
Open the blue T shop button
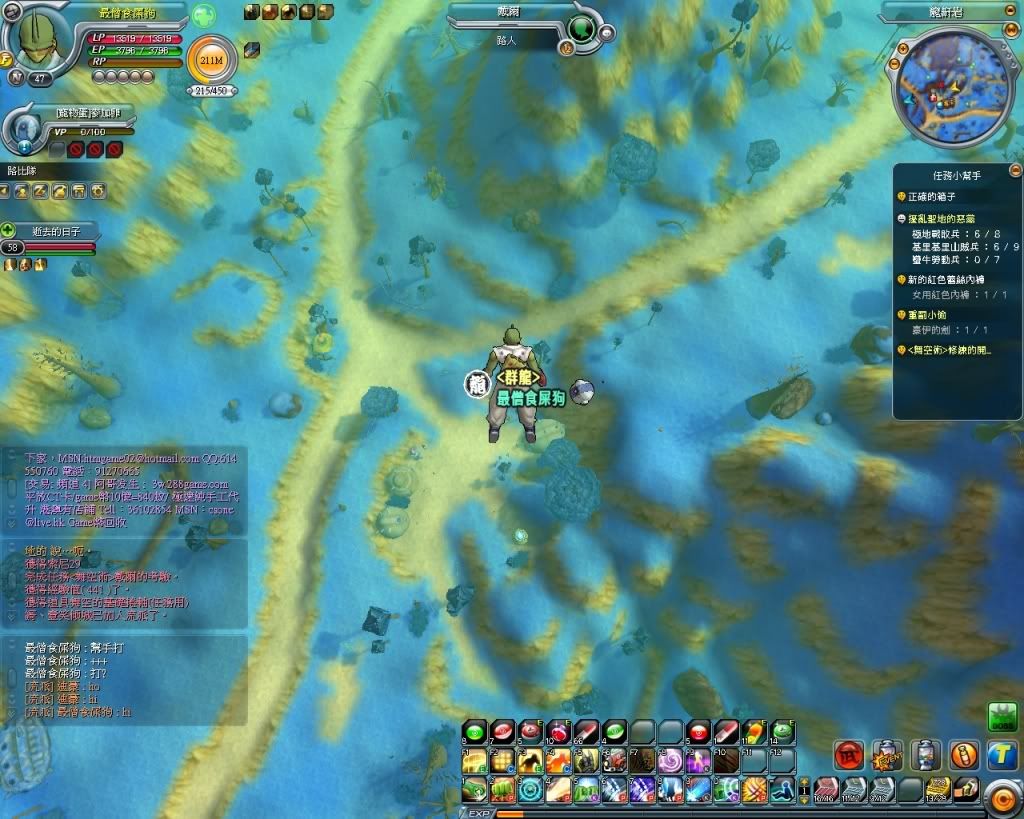pos(1002,755)
